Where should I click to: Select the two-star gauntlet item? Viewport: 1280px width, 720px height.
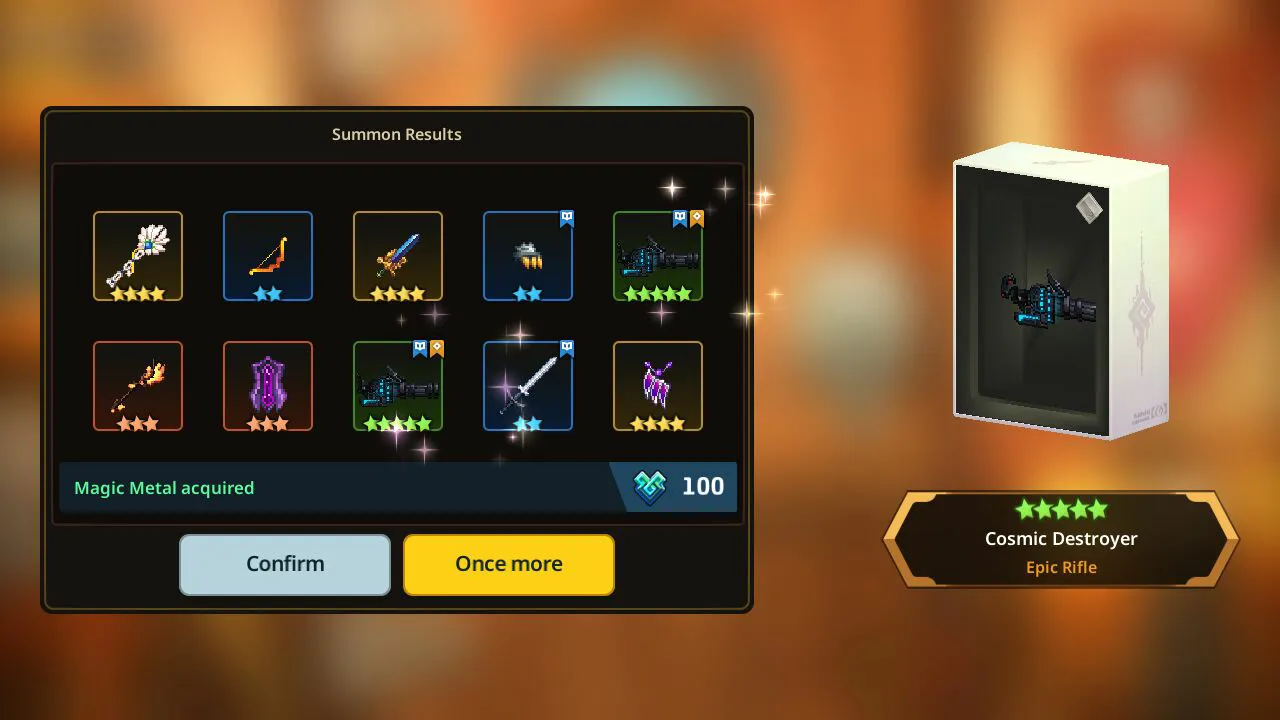point(528,256)
